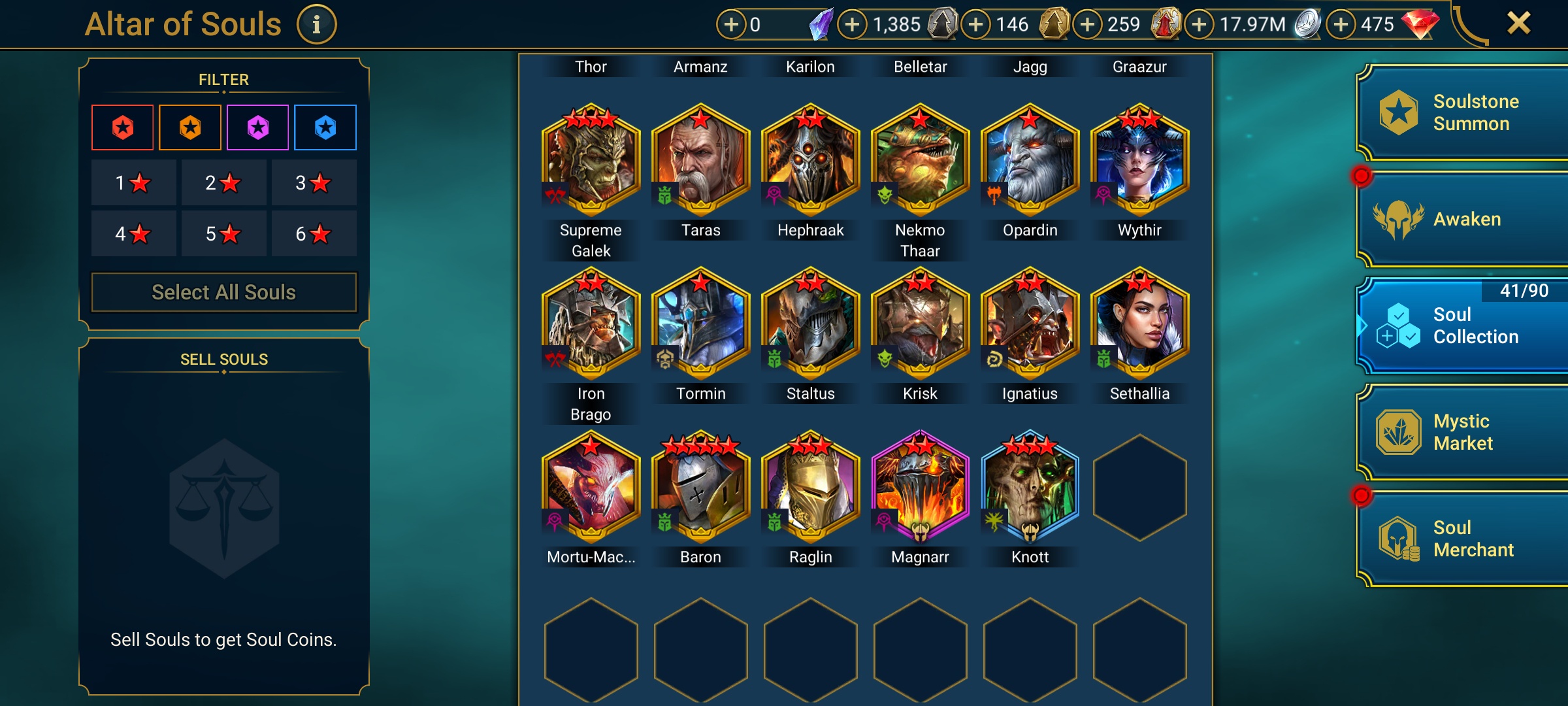Click Select All Souls button
The width and height of the screenshot is (1568, 706).
(223, 292)
